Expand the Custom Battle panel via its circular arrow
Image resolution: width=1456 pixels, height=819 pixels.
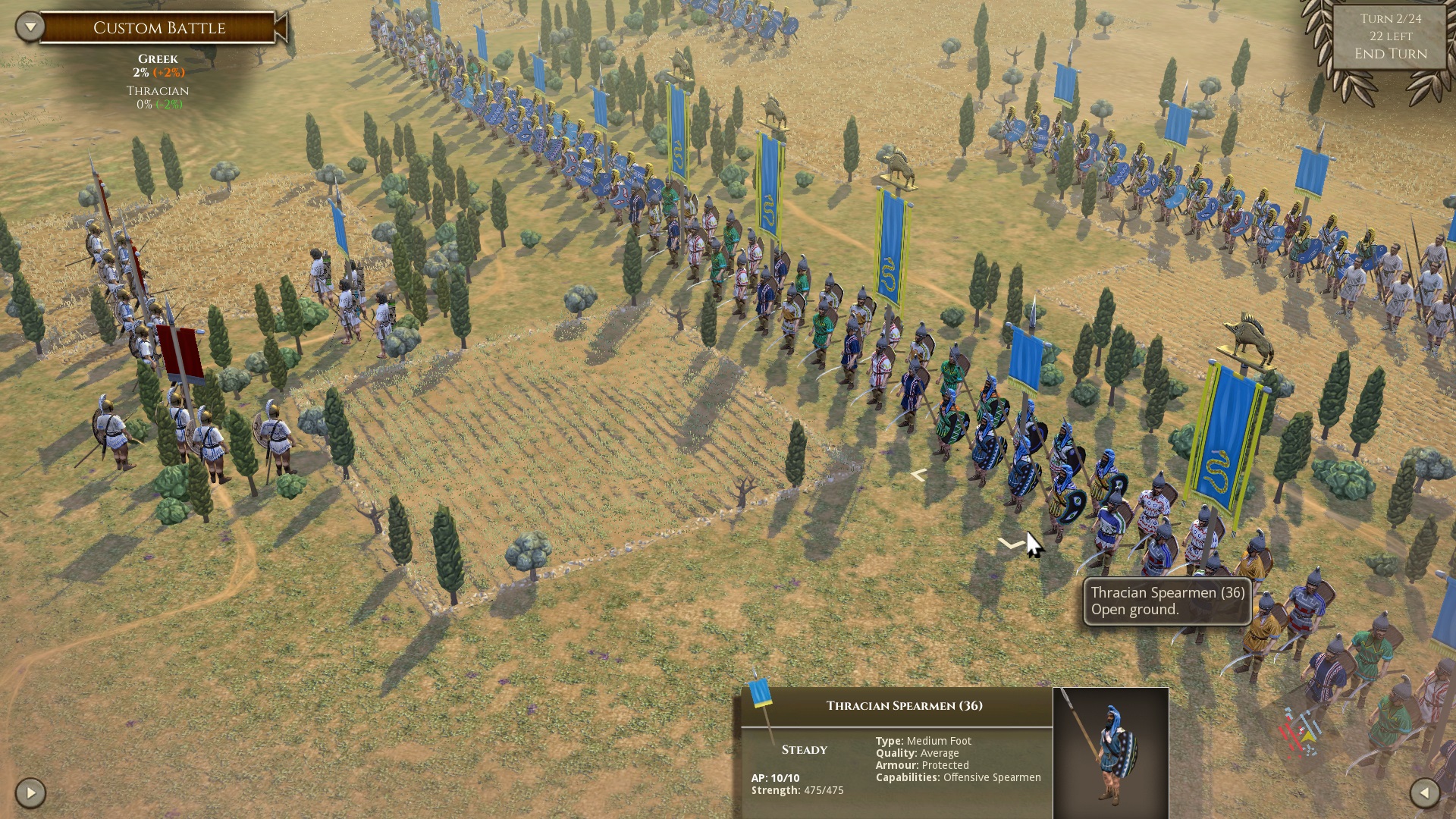pos(29,25)
